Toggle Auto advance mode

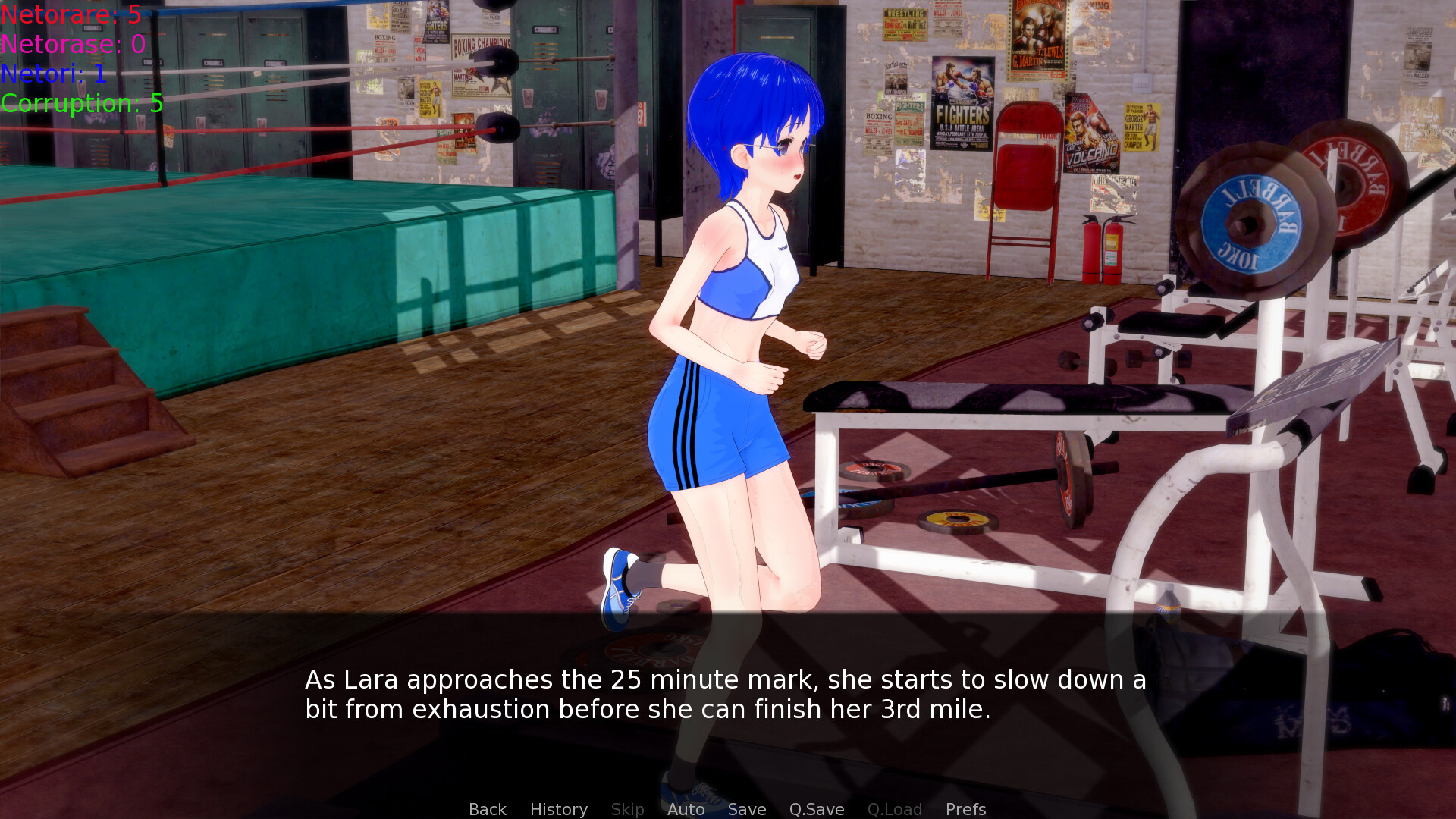pyautogui.click(x=686, y=809)
